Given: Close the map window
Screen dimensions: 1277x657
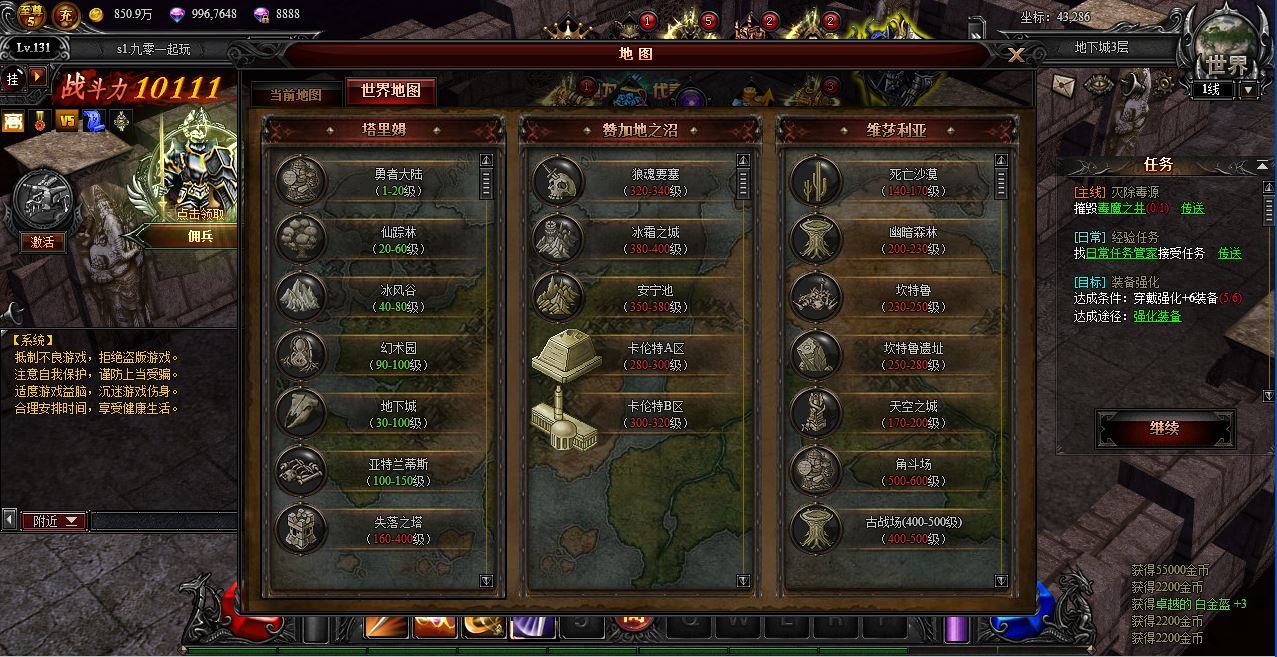Looking at the screenshot, I should pos(1015,55).
